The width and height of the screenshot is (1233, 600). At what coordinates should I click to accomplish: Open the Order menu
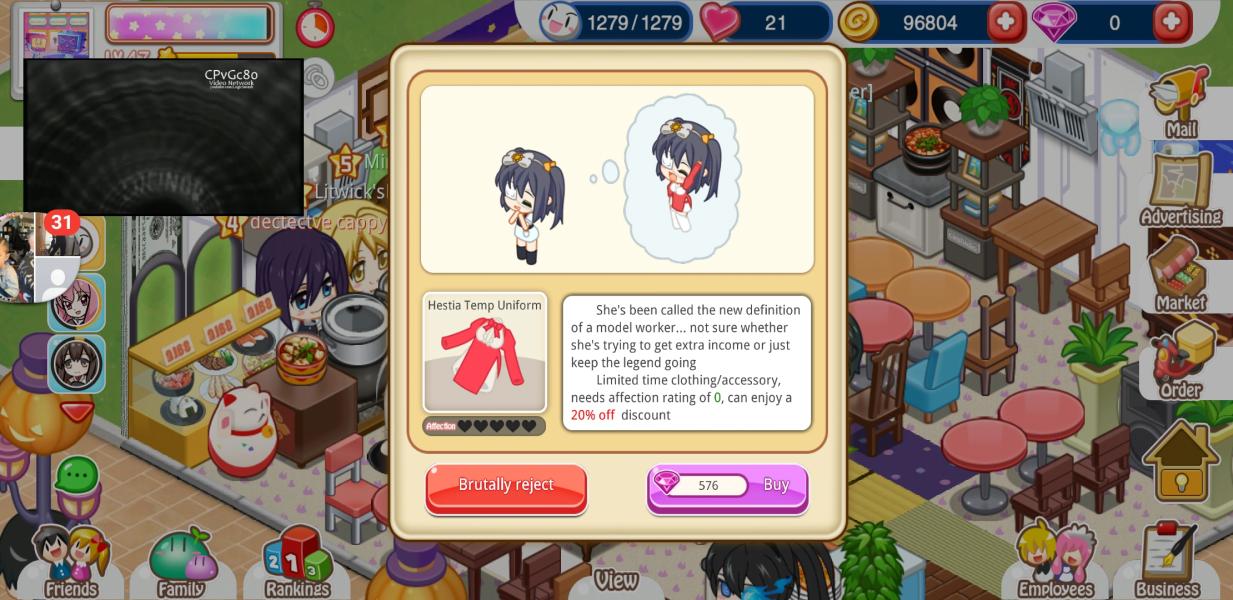click(x=1181, y=362)
